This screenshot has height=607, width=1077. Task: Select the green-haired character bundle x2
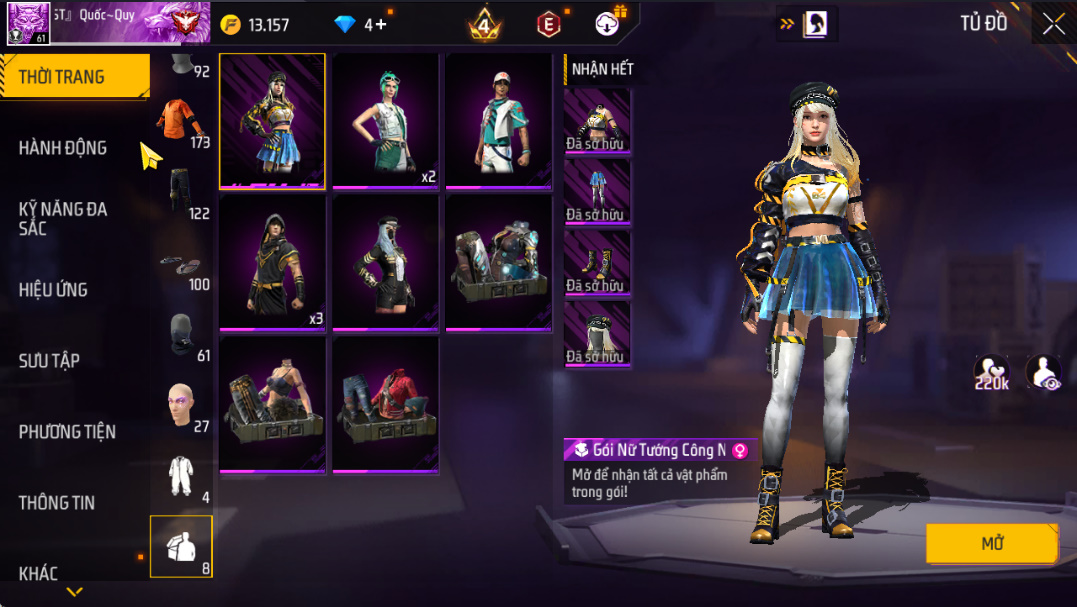[x=385, y=121]
